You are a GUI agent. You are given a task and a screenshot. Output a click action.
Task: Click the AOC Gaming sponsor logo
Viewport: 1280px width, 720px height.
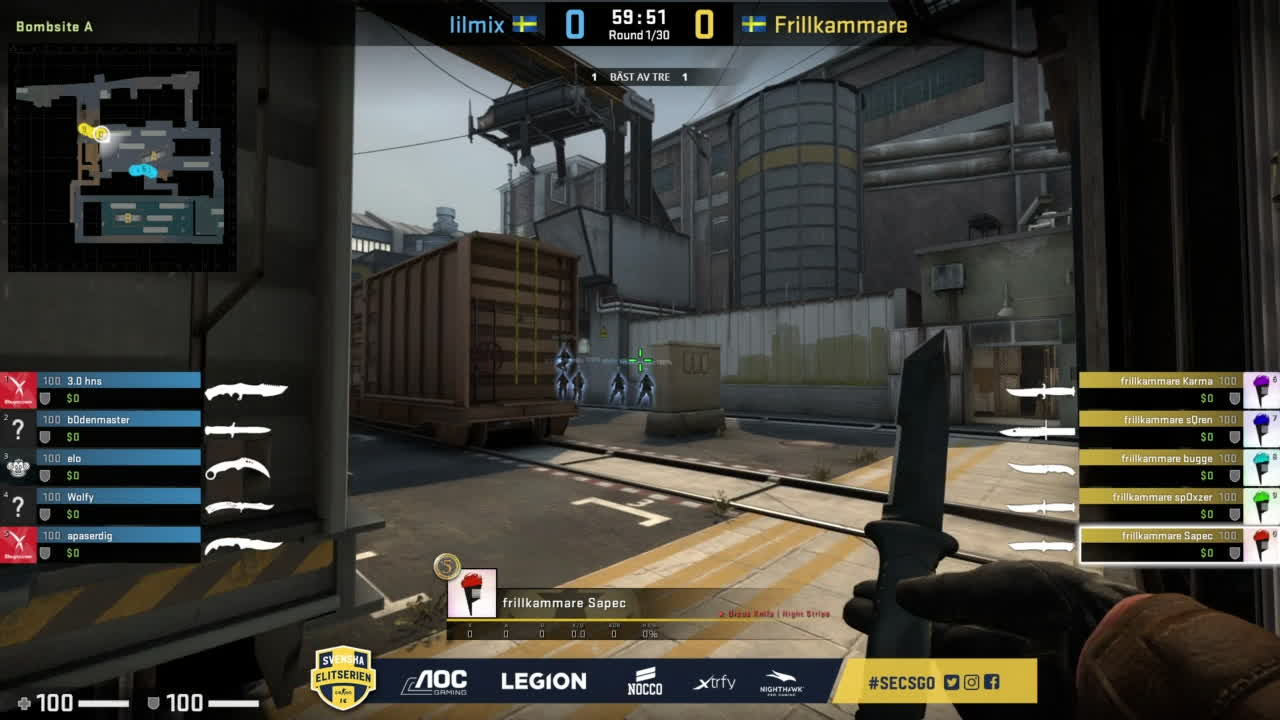[434, 682]
